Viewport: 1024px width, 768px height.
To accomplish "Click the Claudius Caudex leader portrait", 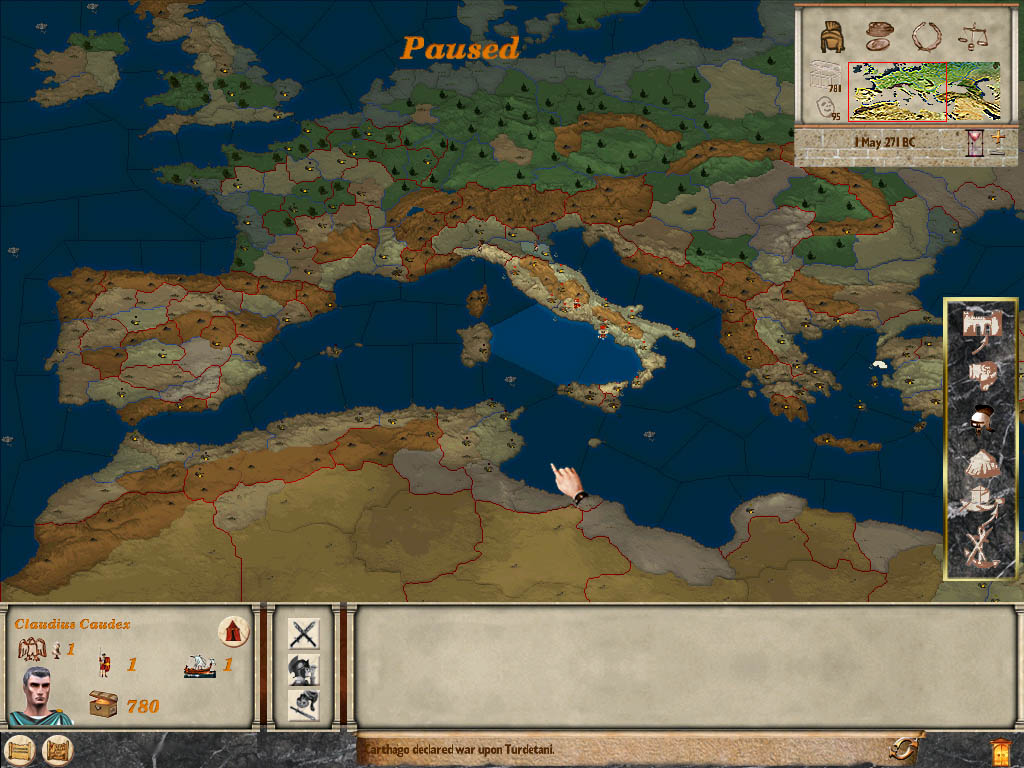I will pos(40,694).
